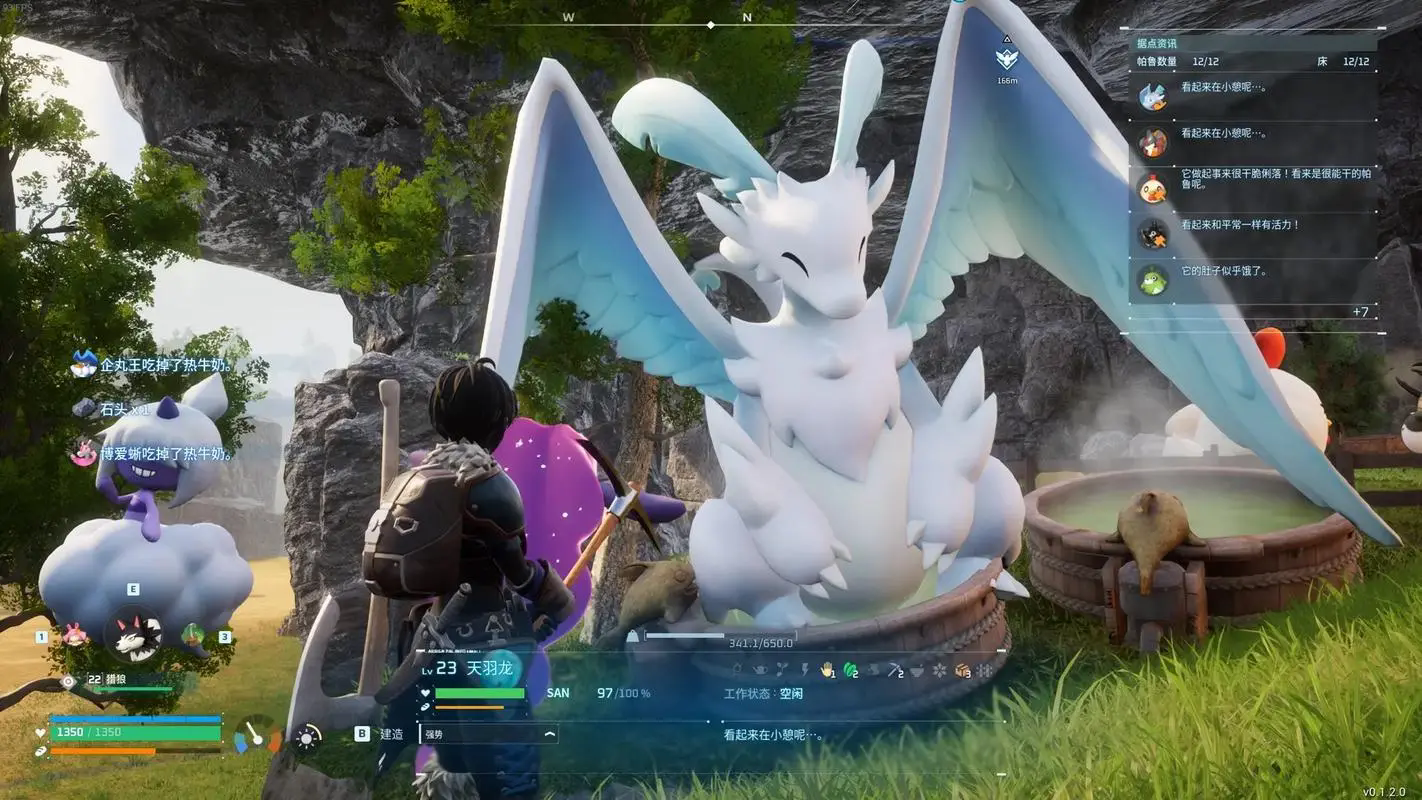Screen dimensions: 1422x800
Task: Open the 据点资讯 base info header
Action: tap(1157, 44)
